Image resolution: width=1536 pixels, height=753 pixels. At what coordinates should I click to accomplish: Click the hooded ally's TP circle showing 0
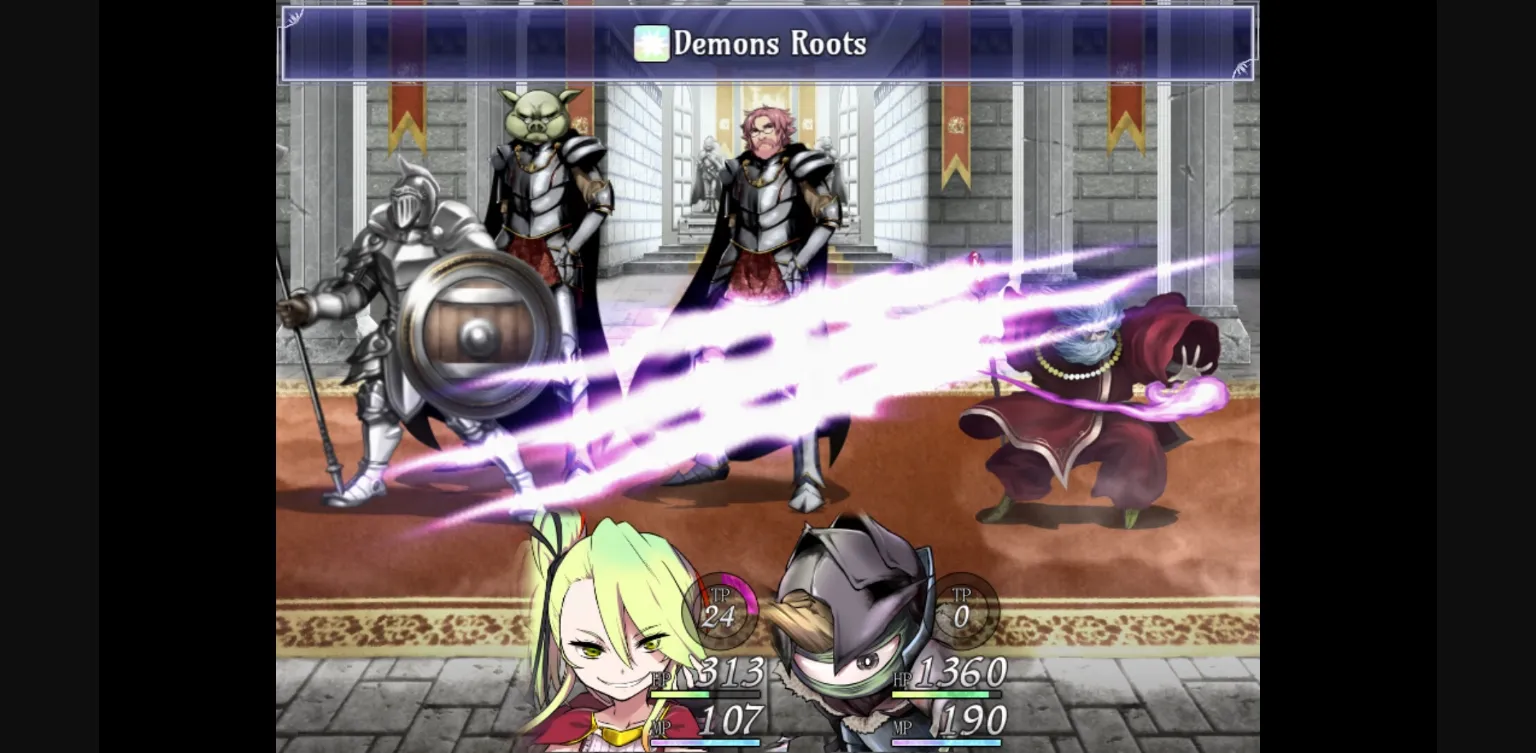[x=963, y=610]
